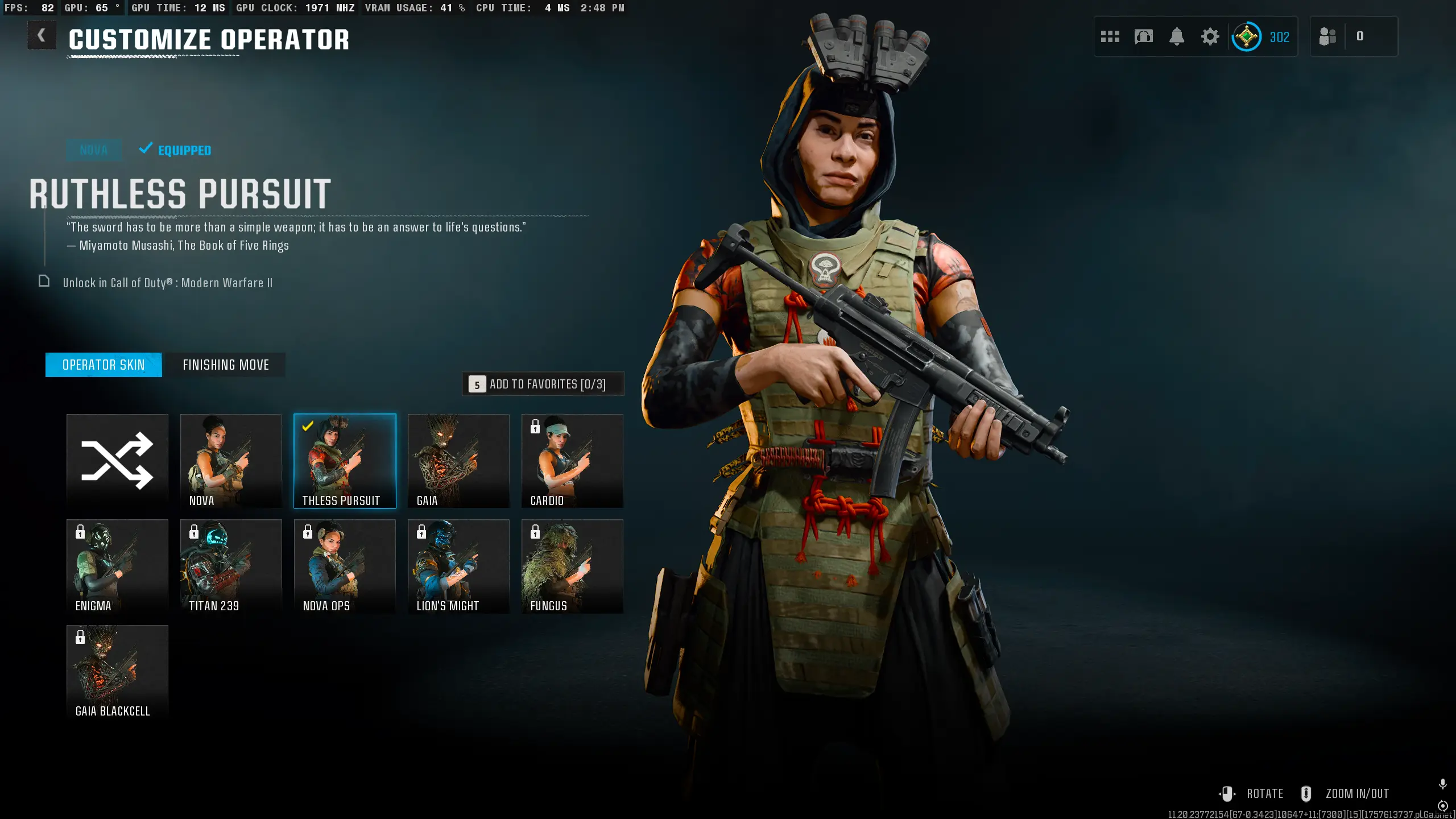Choose the shuffle random skin tile
Viewport: 1456px width, 819px height.
tap(117, 460)
